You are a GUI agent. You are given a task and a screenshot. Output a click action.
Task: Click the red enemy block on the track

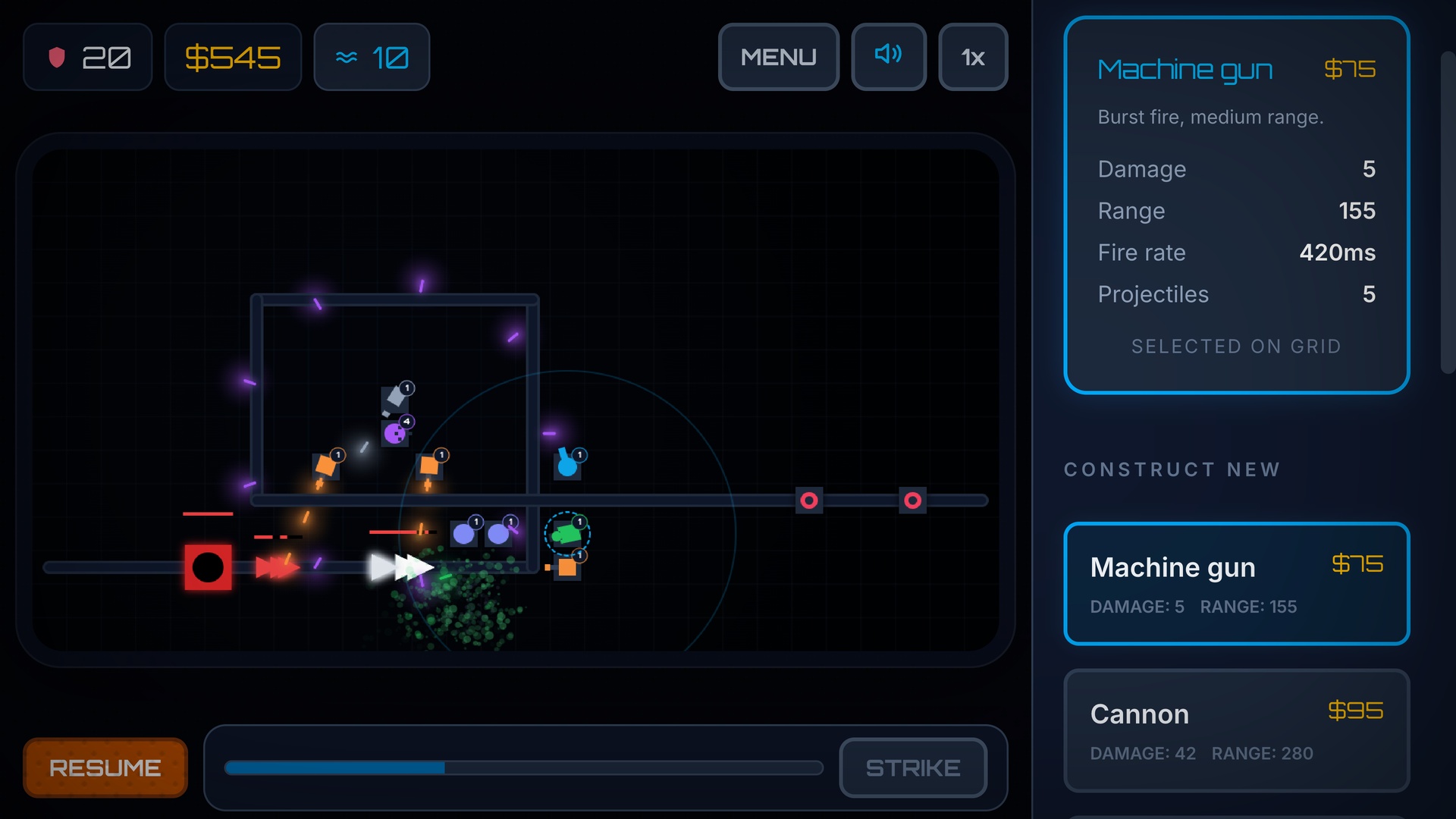point(208,566)
